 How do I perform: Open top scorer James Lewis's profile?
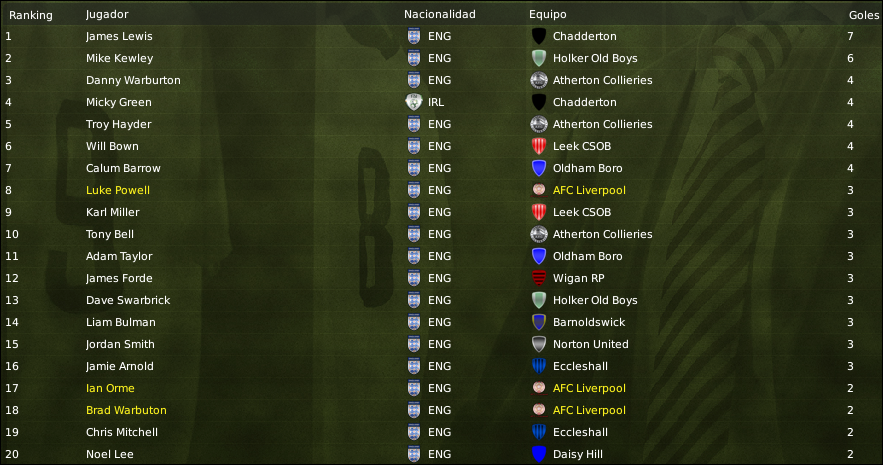119,36
